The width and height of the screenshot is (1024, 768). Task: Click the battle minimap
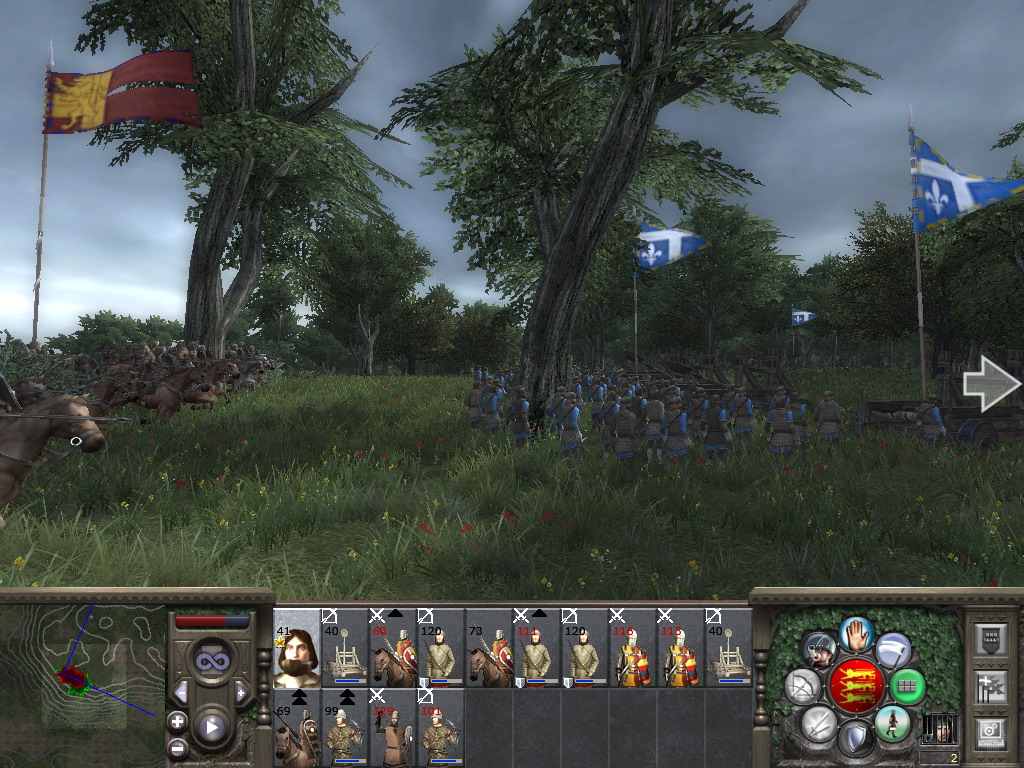82,668
